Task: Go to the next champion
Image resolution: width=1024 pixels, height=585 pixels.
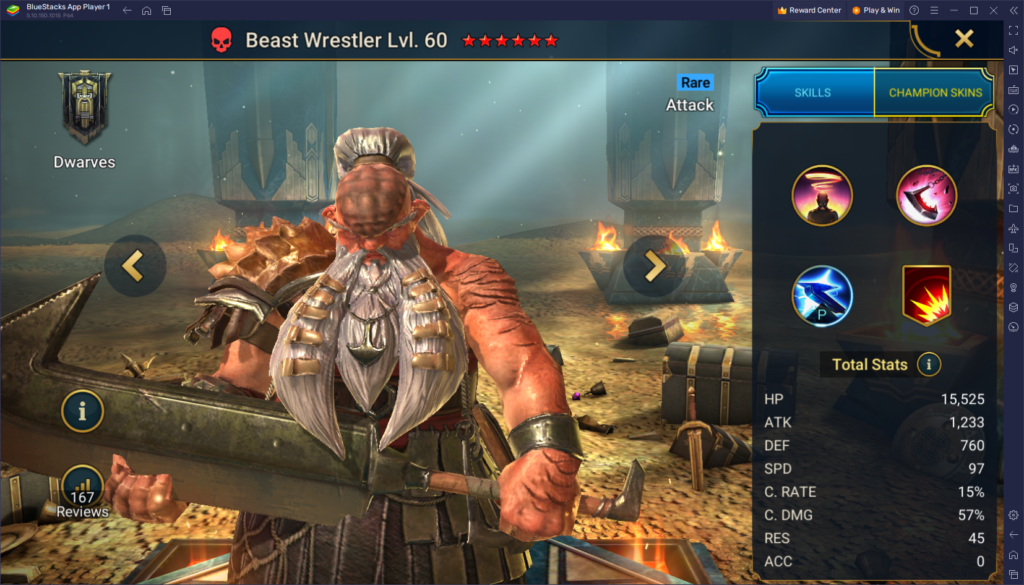Action: [x=655, y=266]
